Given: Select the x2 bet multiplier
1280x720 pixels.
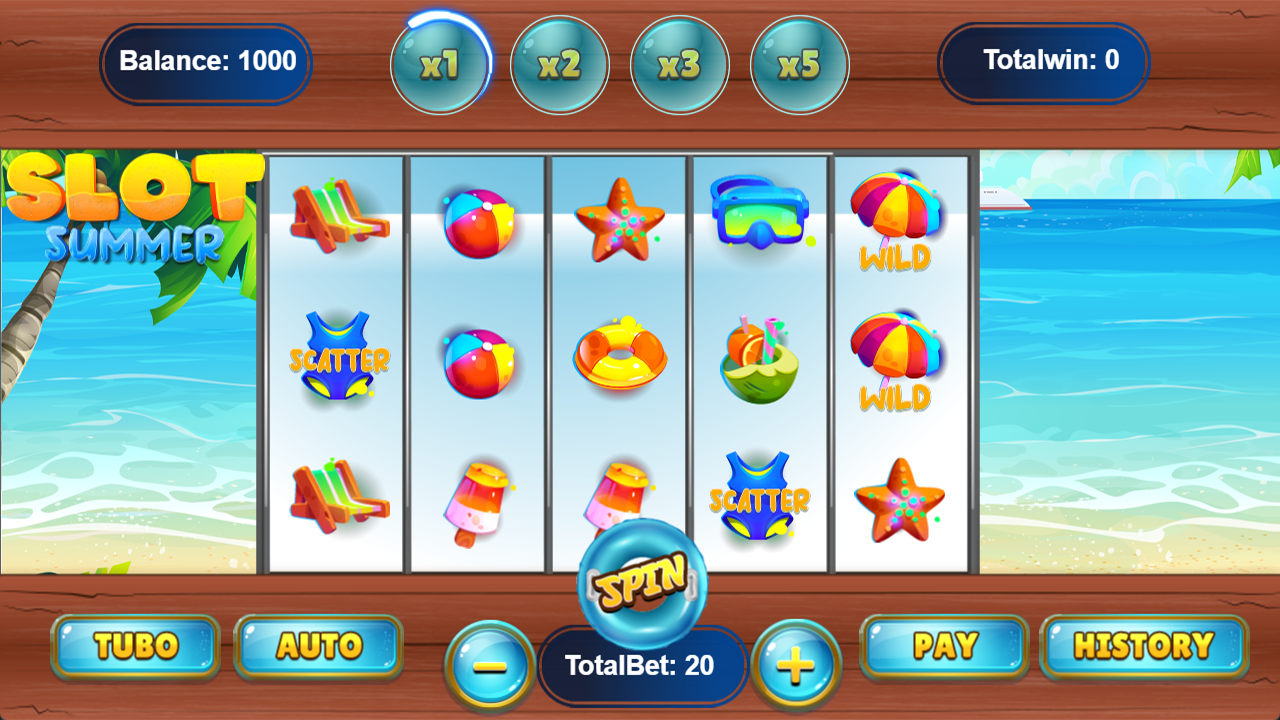Looking at the screenshot, I should point(560,64).
